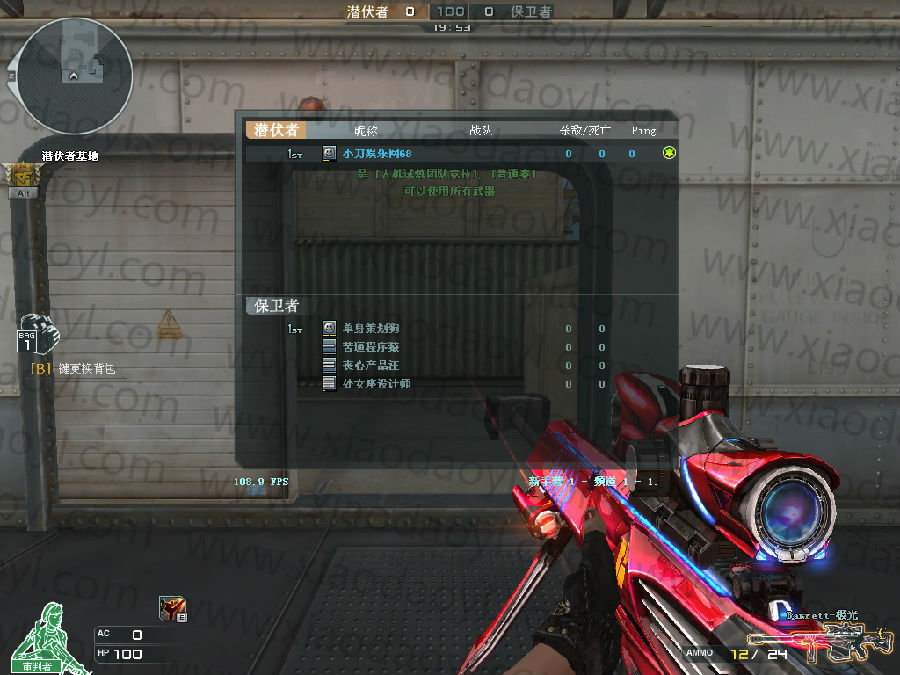
Task: Select player 处女座设计师 in the scoreboard
Action: coord(376,384)
